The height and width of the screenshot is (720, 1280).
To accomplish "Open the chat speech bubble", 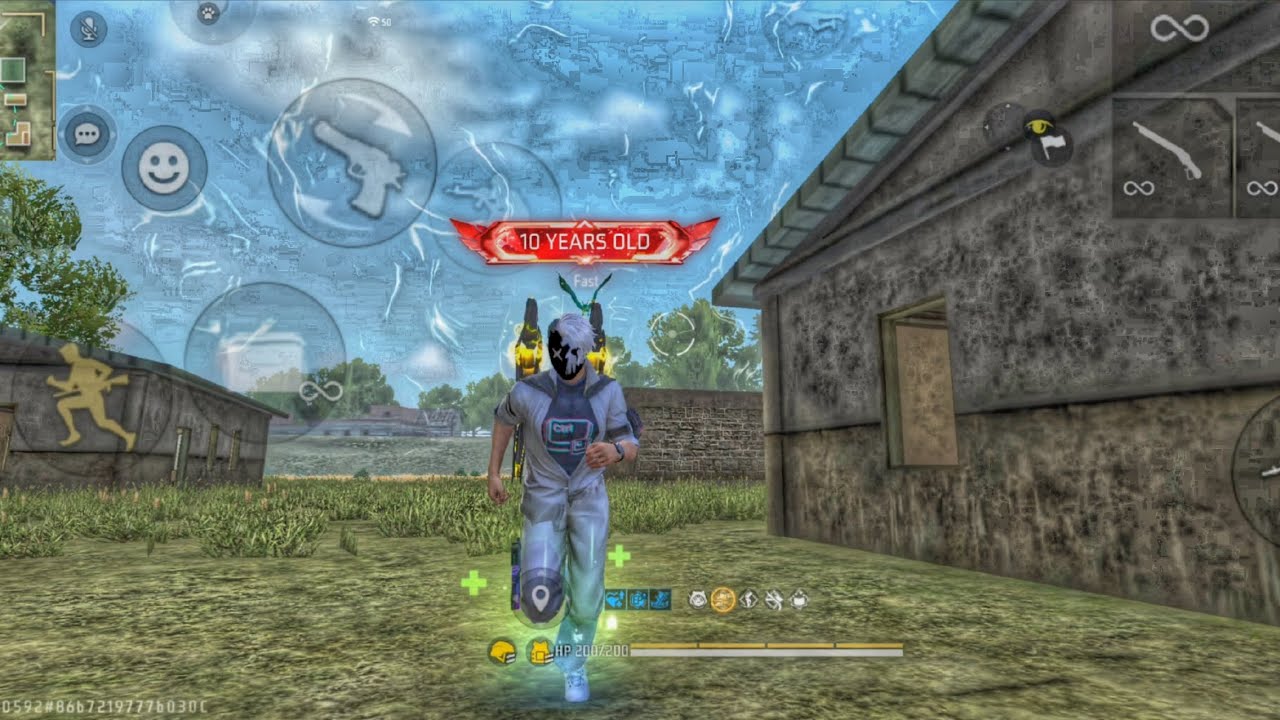I will click(x=87, y=134).
